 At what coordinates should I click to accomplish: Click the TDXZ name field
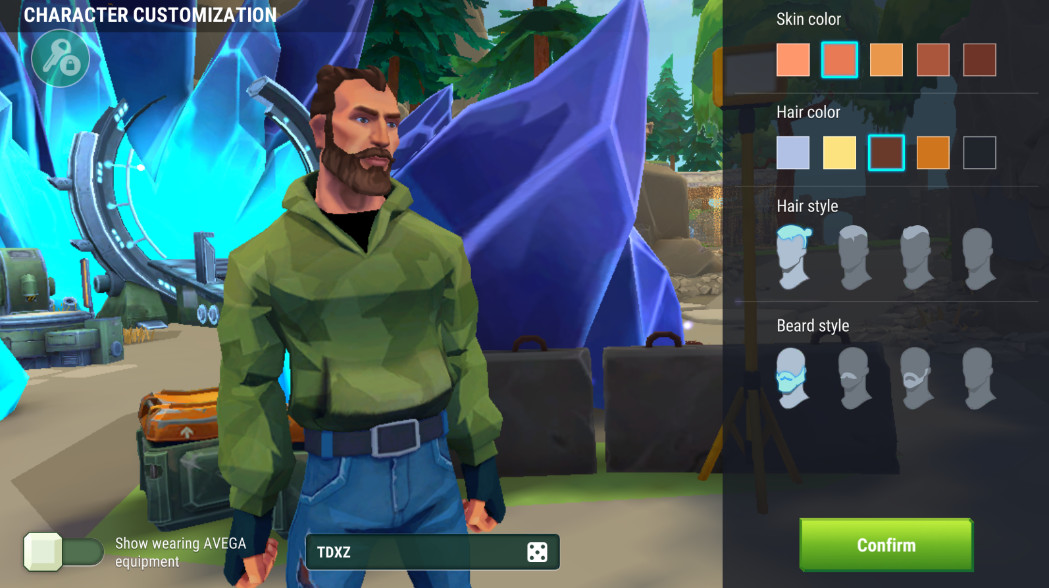[x=415, y=552]
